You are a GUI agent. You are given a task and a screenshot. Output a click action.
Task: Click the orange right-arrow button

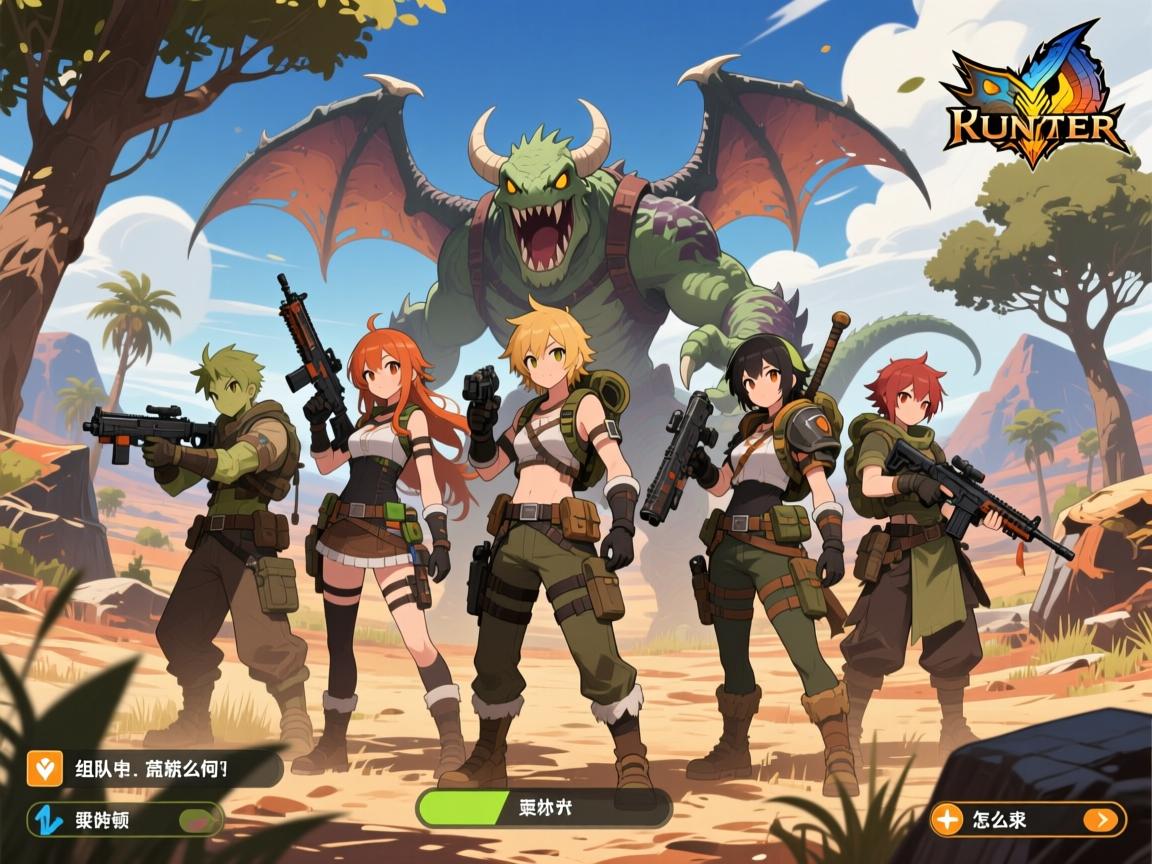click(x=1102, y=820)
